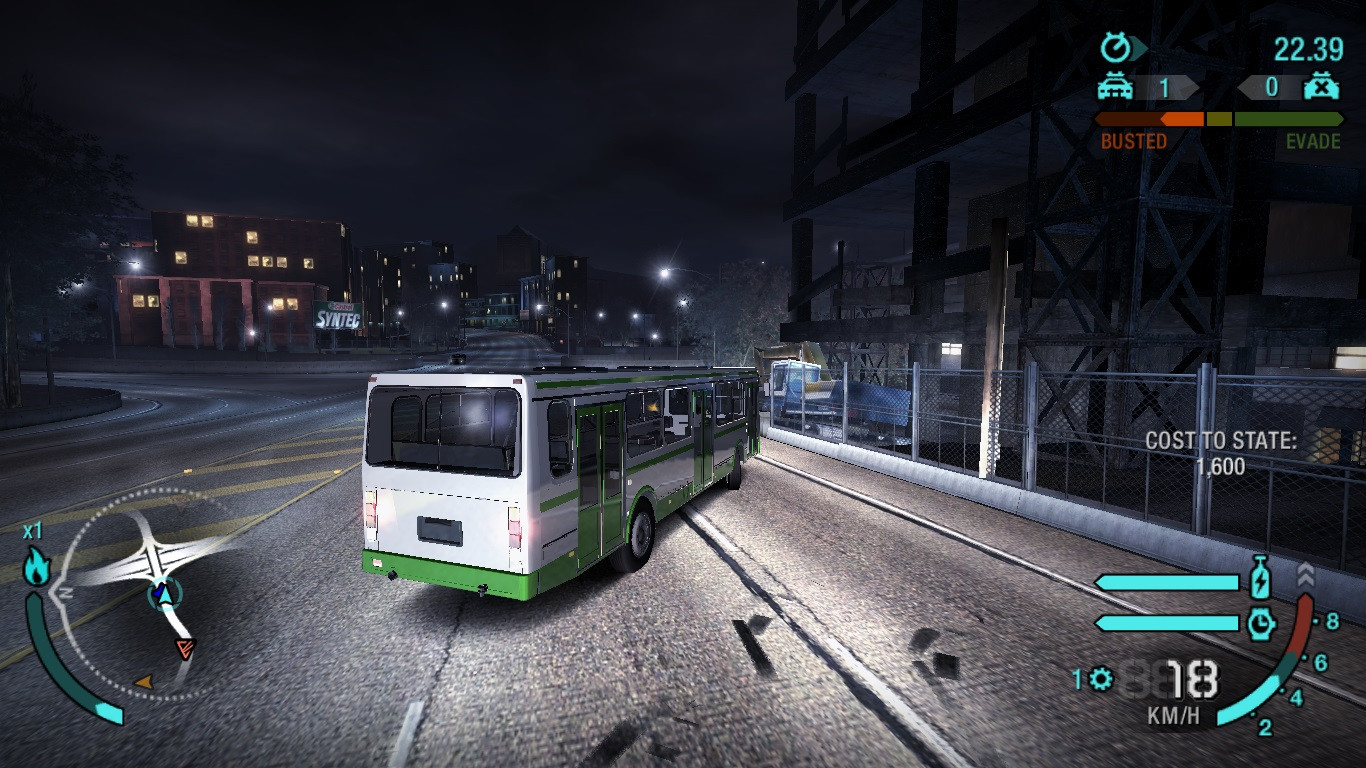Click the gear cog icon
The image size is (1366, 768).
pyautogui.click(x=1101, y=680)
